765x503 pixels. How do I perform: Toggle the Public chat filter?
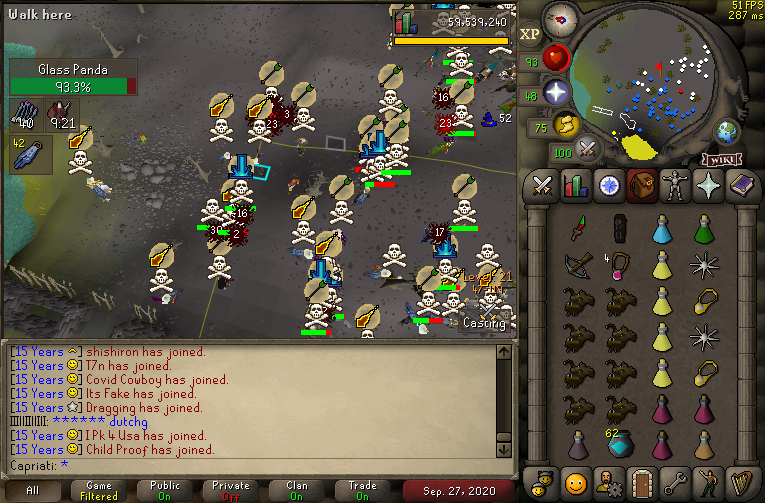click(165, 491)
